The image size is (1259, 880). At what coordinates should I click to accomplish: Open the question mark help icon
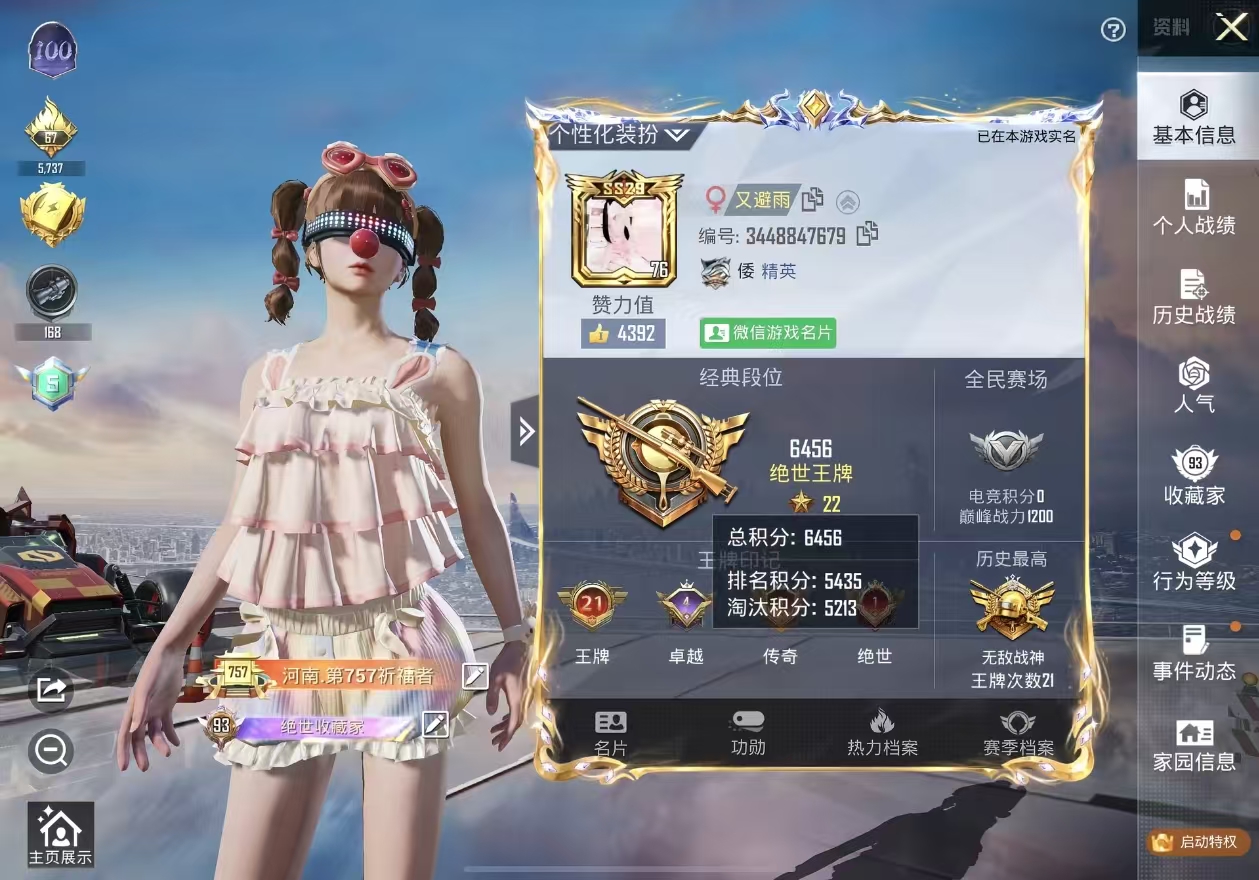pos(1113,30)
